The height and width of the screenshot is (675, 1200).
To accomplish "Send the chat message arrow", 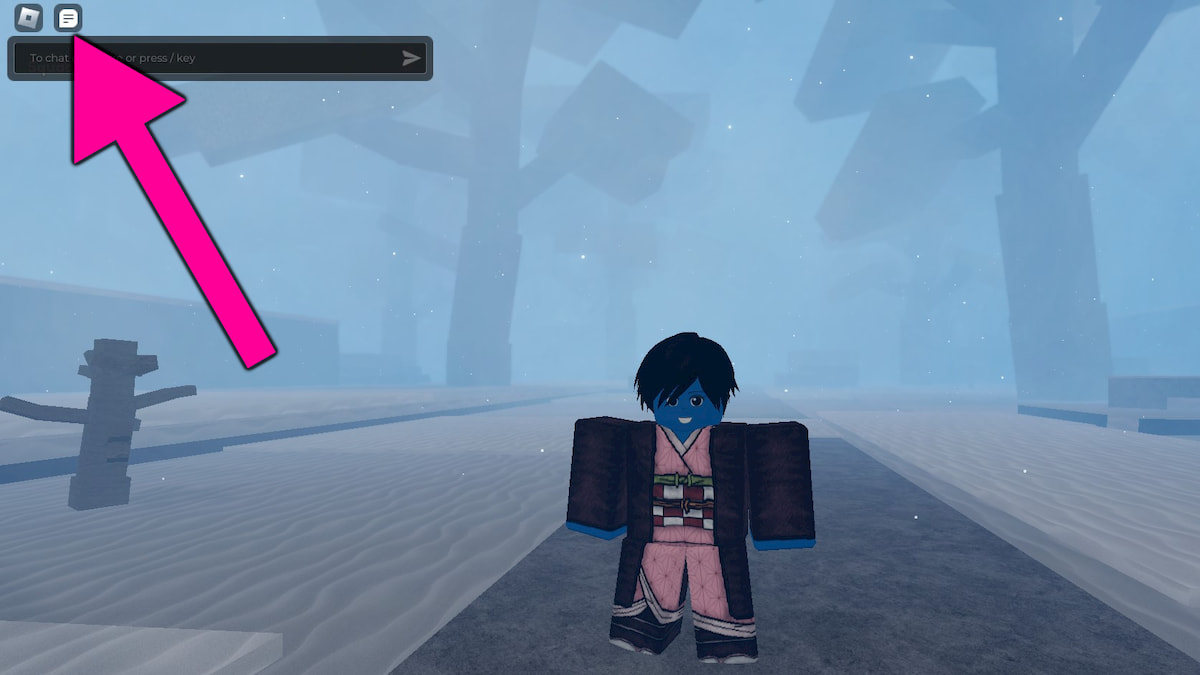I will tap(411, 58).
